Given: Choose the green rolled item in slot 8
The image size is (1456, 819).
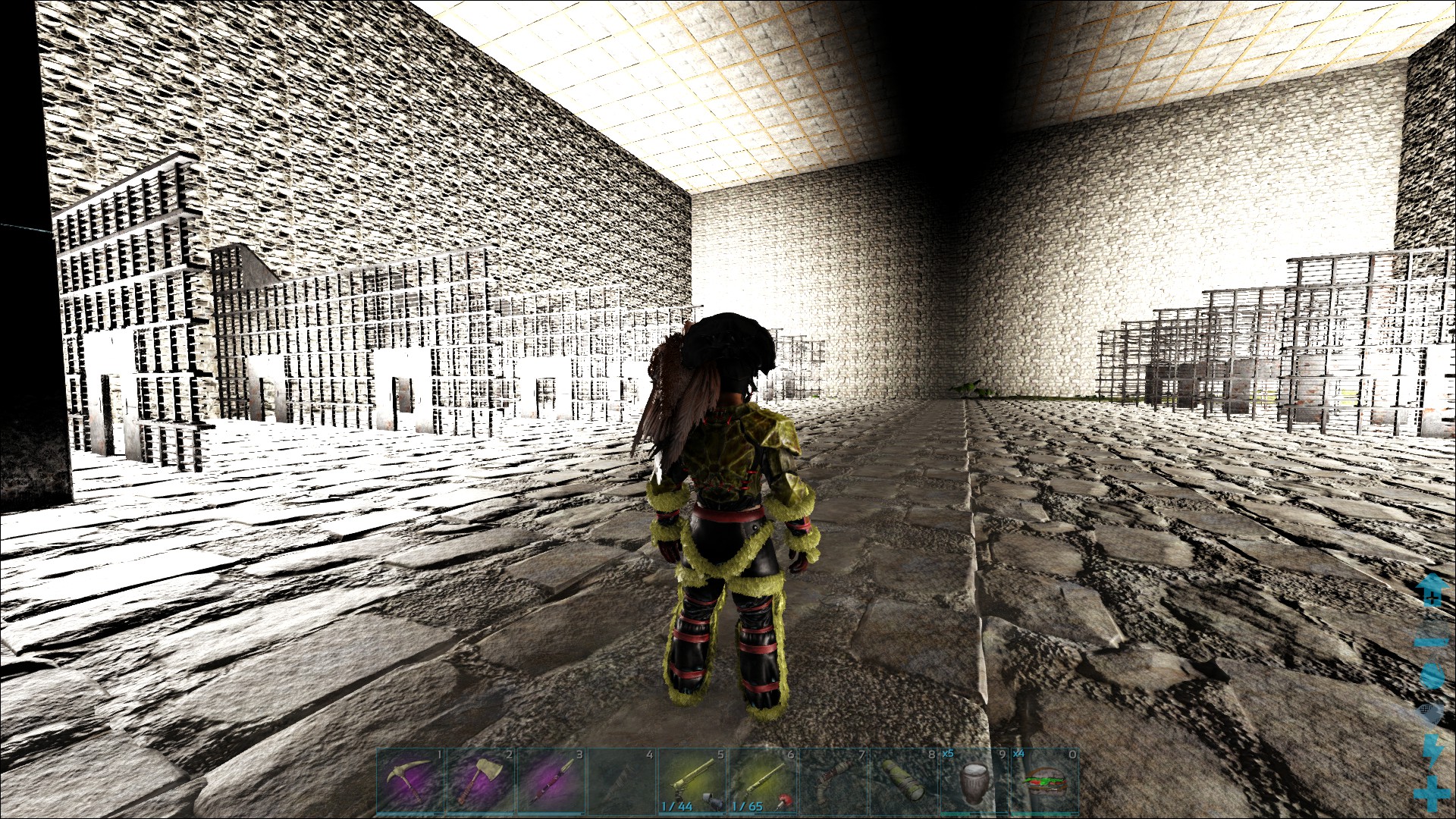Looking at the screenshot, I should coord(903,781).
